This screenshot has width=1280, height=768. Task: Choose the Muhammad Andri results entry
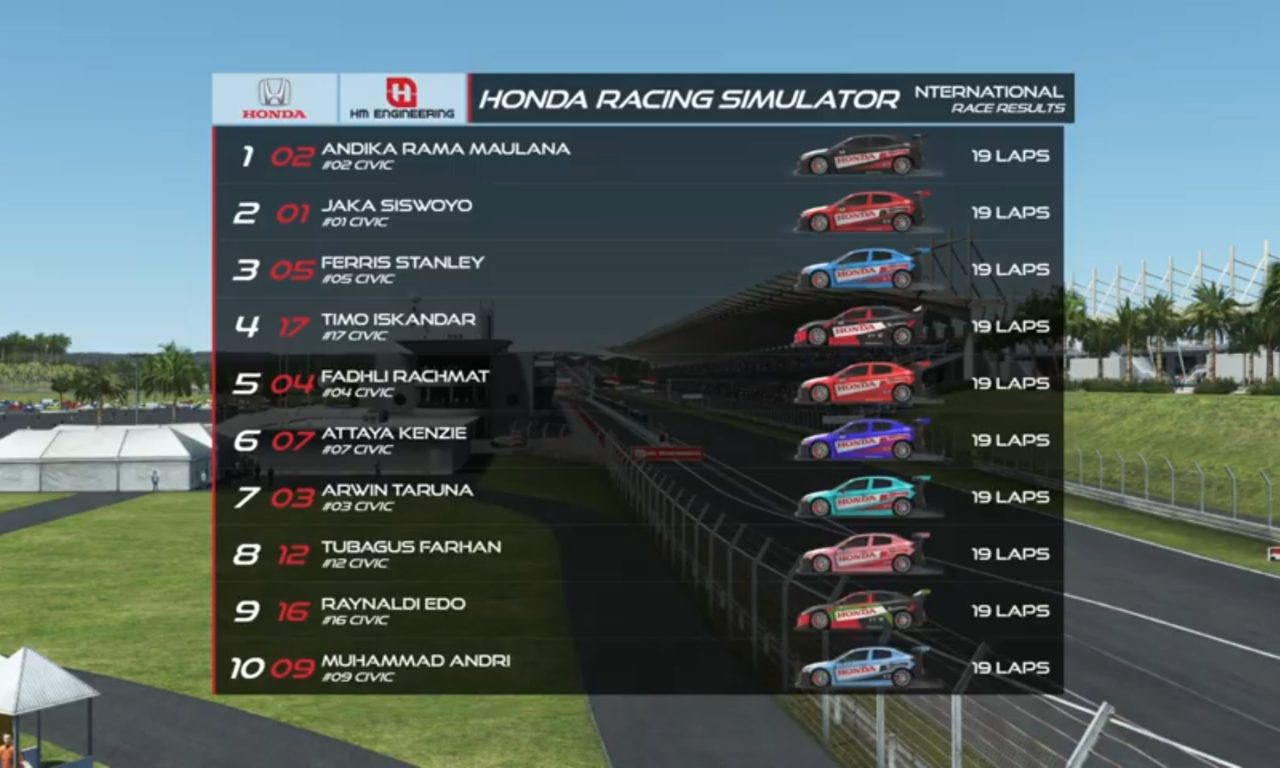click(x=638, y=668)
